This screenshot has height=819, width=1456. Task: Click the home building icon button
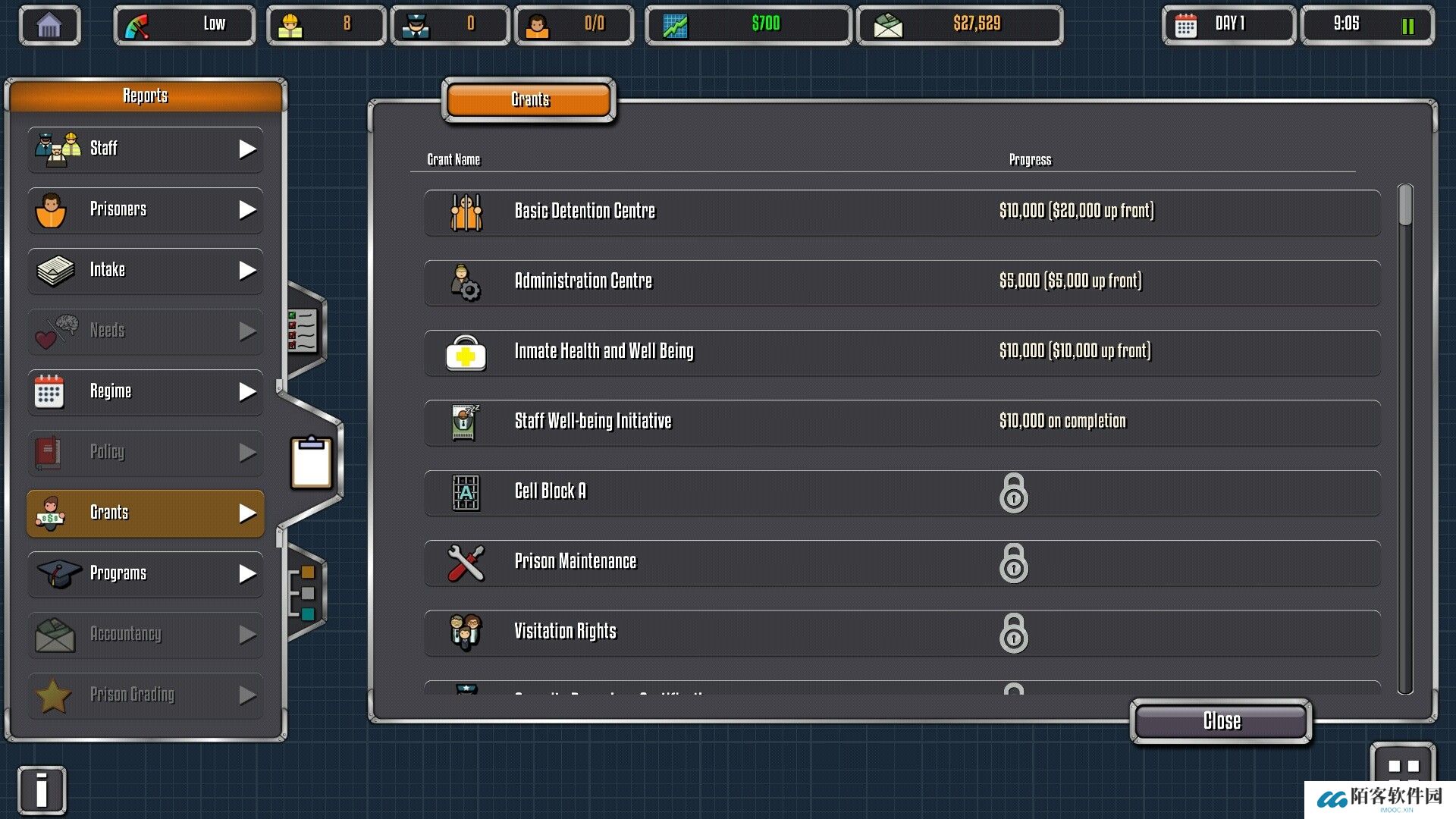(49, 25)
